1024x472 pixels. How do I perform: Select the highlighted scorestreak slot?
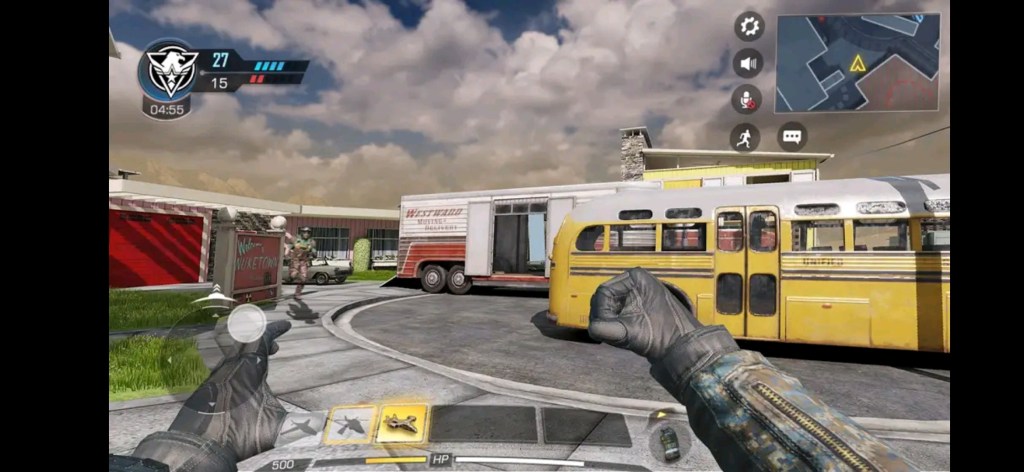(402, 424)
